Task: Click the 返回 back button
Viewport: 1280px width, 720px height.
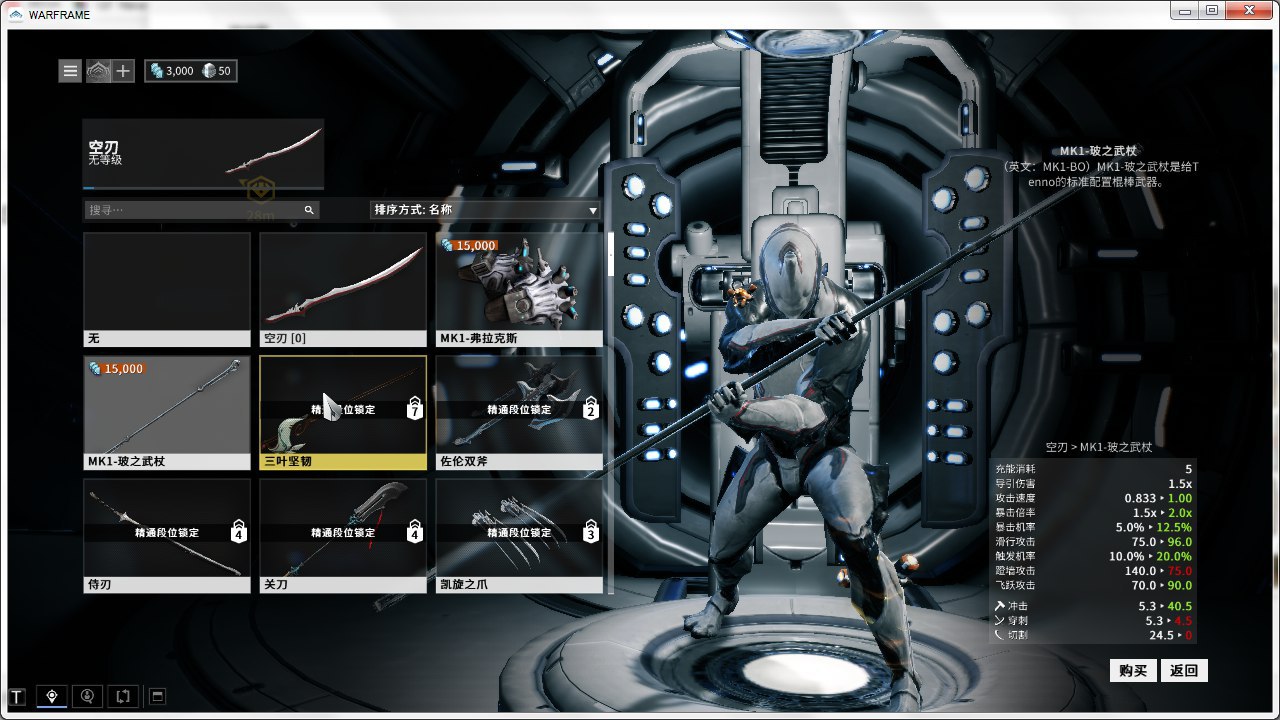Action: pyautogui.click(x=1184, y=670)
